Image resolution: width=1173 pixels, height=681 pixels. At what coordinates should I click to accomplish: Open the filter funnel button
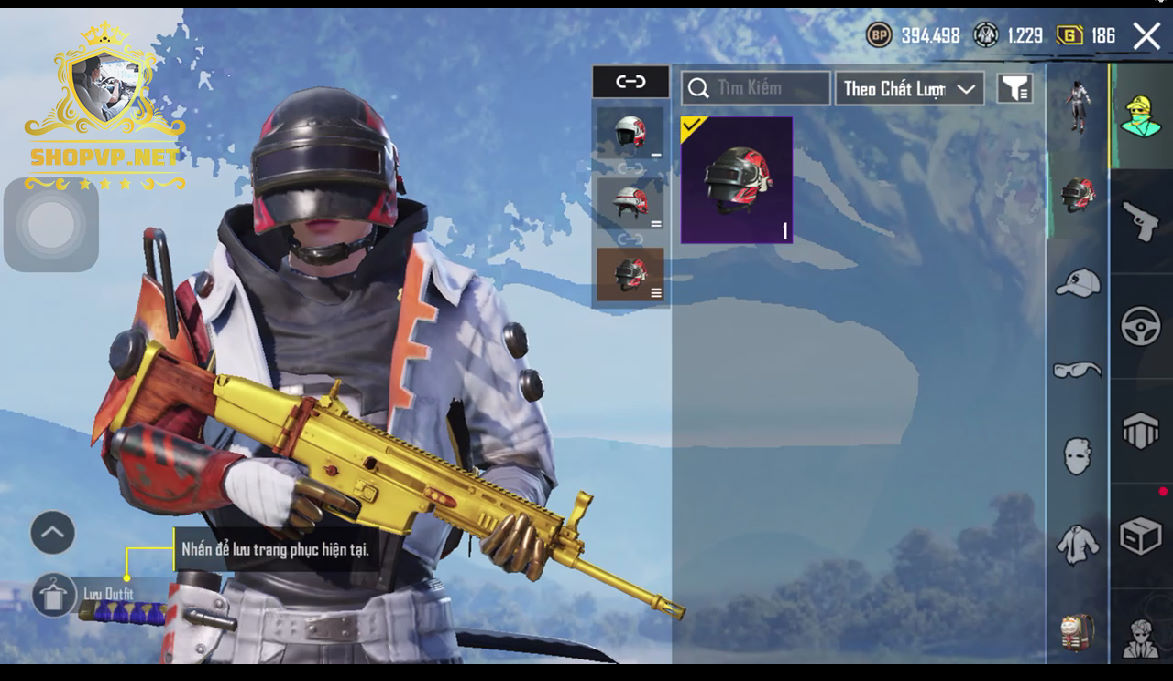[1015, 89]
